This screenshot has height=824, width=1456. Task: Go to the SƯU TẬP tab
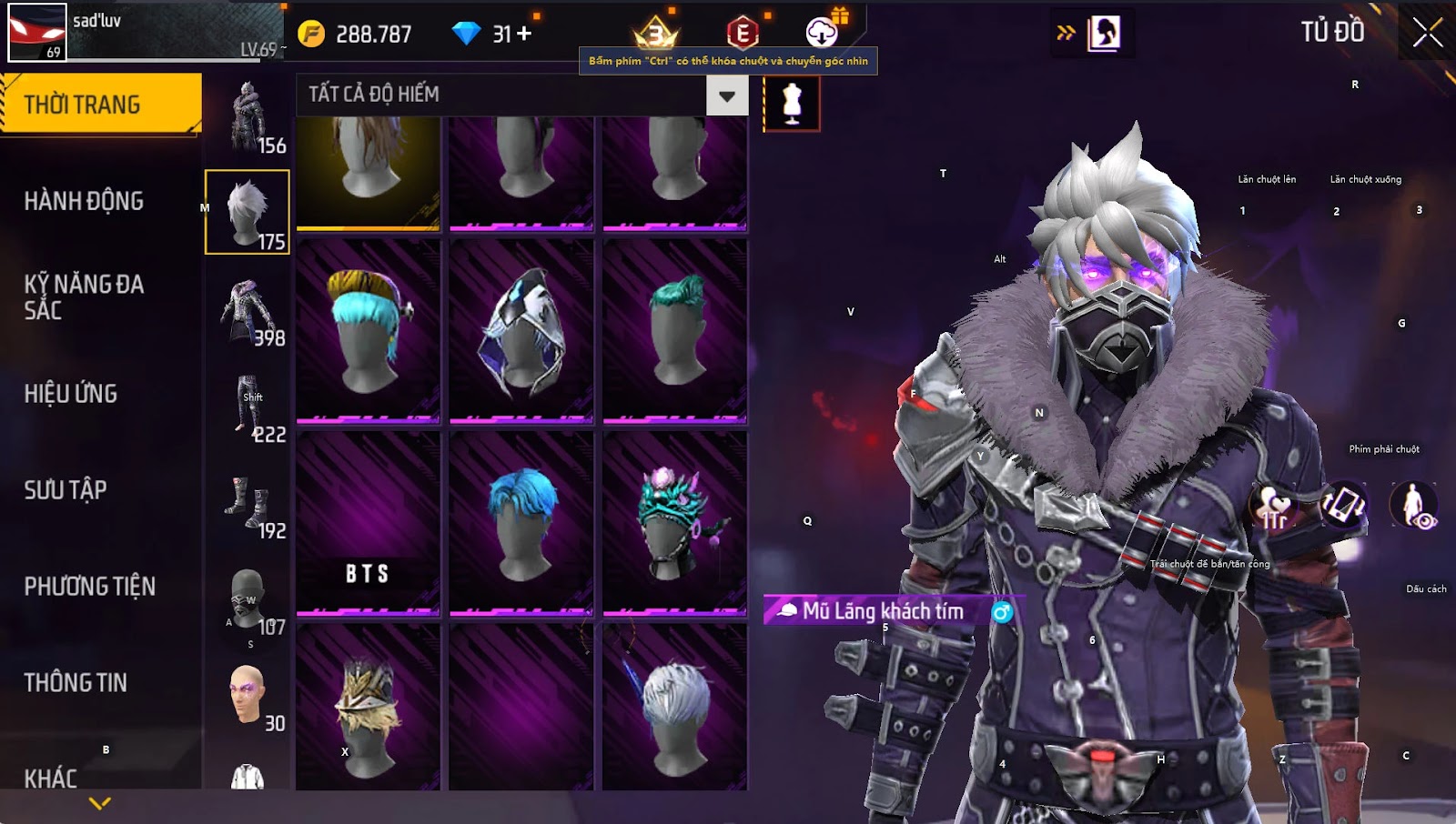66,490
